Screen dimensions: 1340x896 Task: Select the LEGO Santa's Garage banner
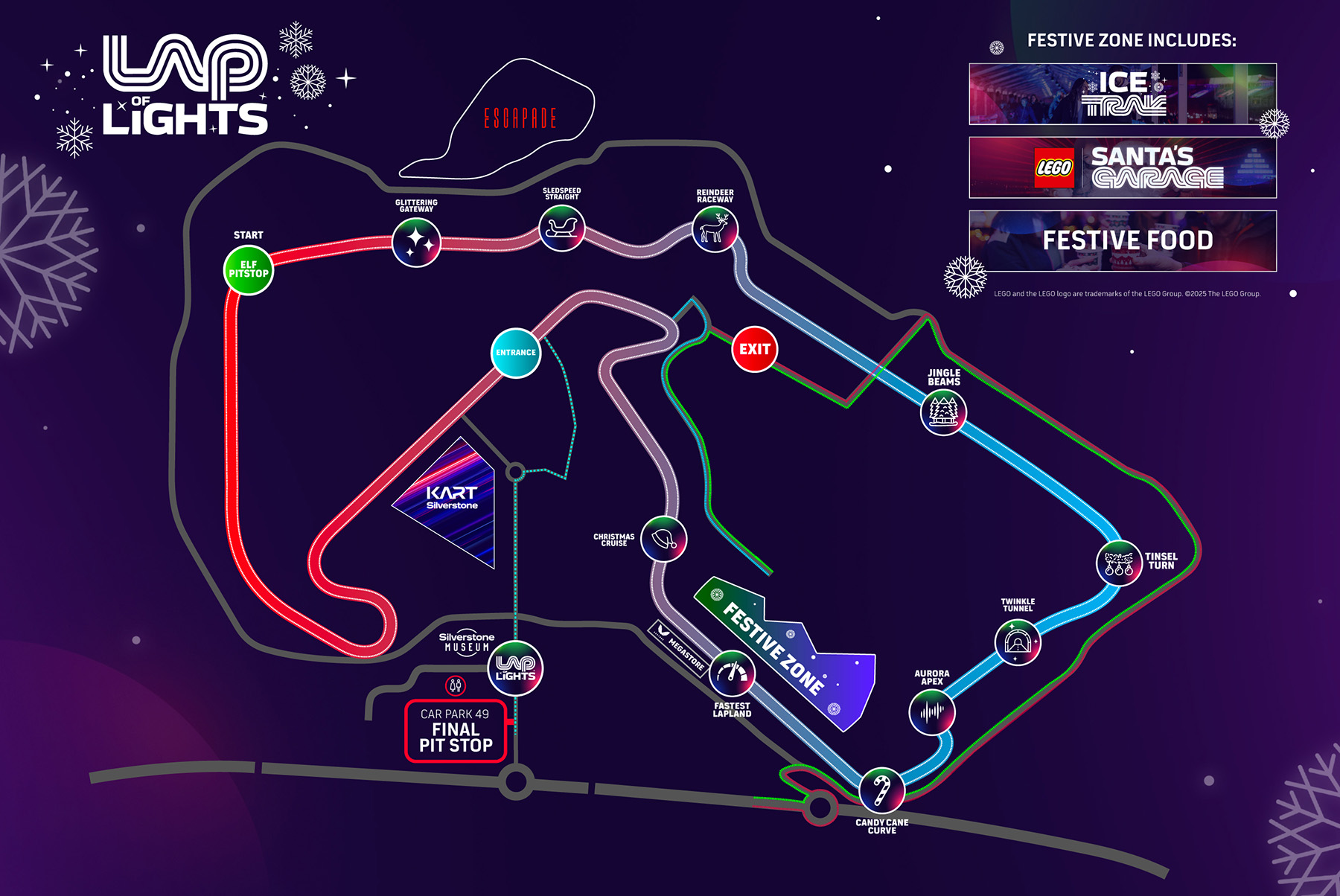tap(1122, 167)
